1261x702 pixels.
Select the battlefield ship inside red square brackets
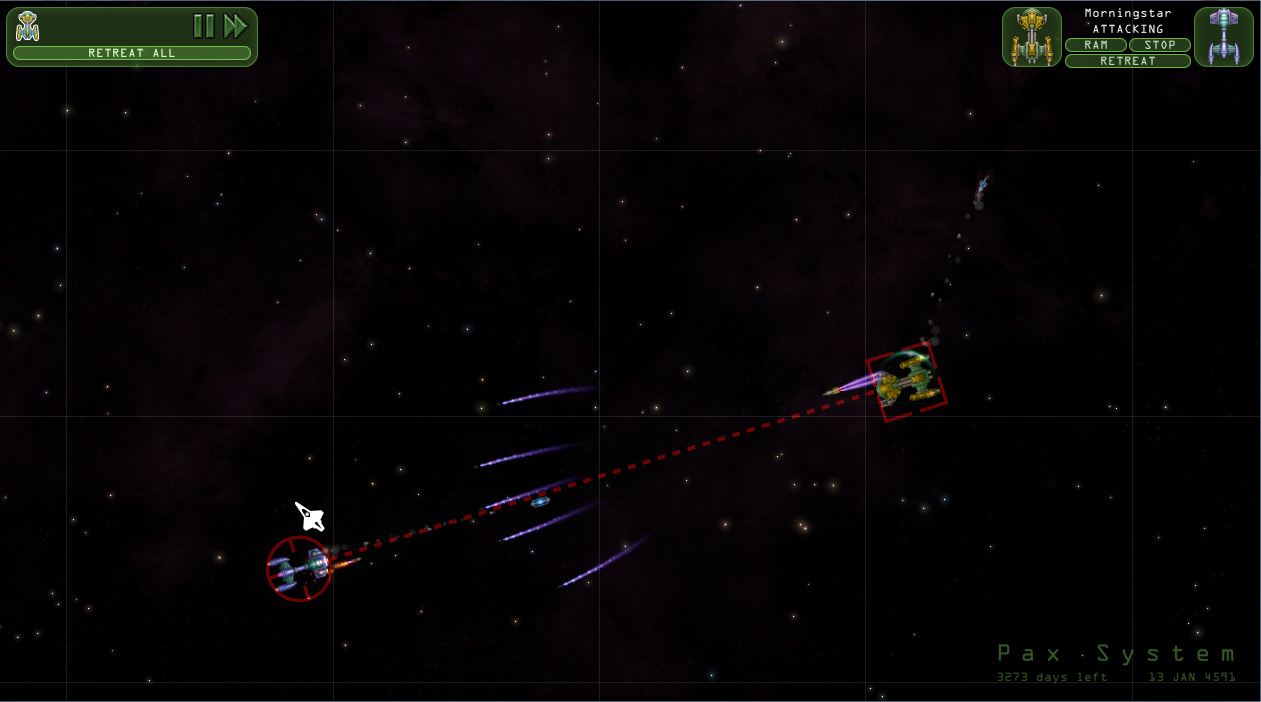pos(906,381)
